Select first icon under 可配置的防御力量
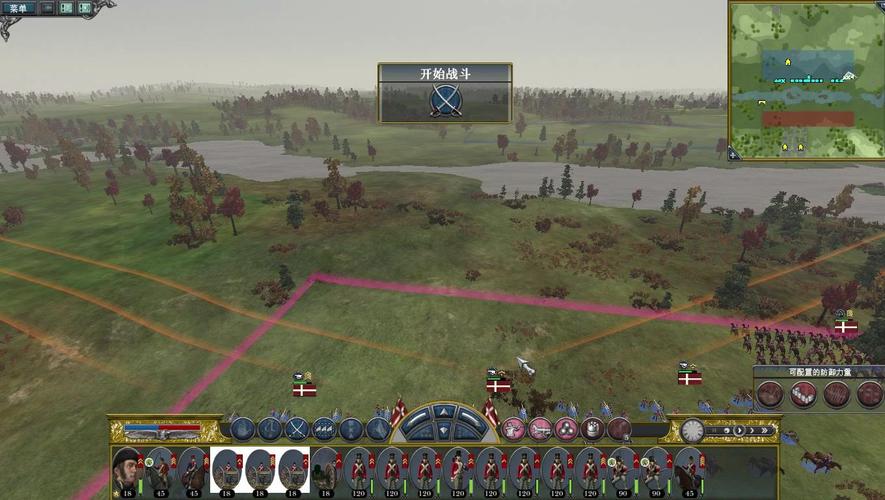The height and width of the screenshot is (500, 885). (x=769, y=394)
